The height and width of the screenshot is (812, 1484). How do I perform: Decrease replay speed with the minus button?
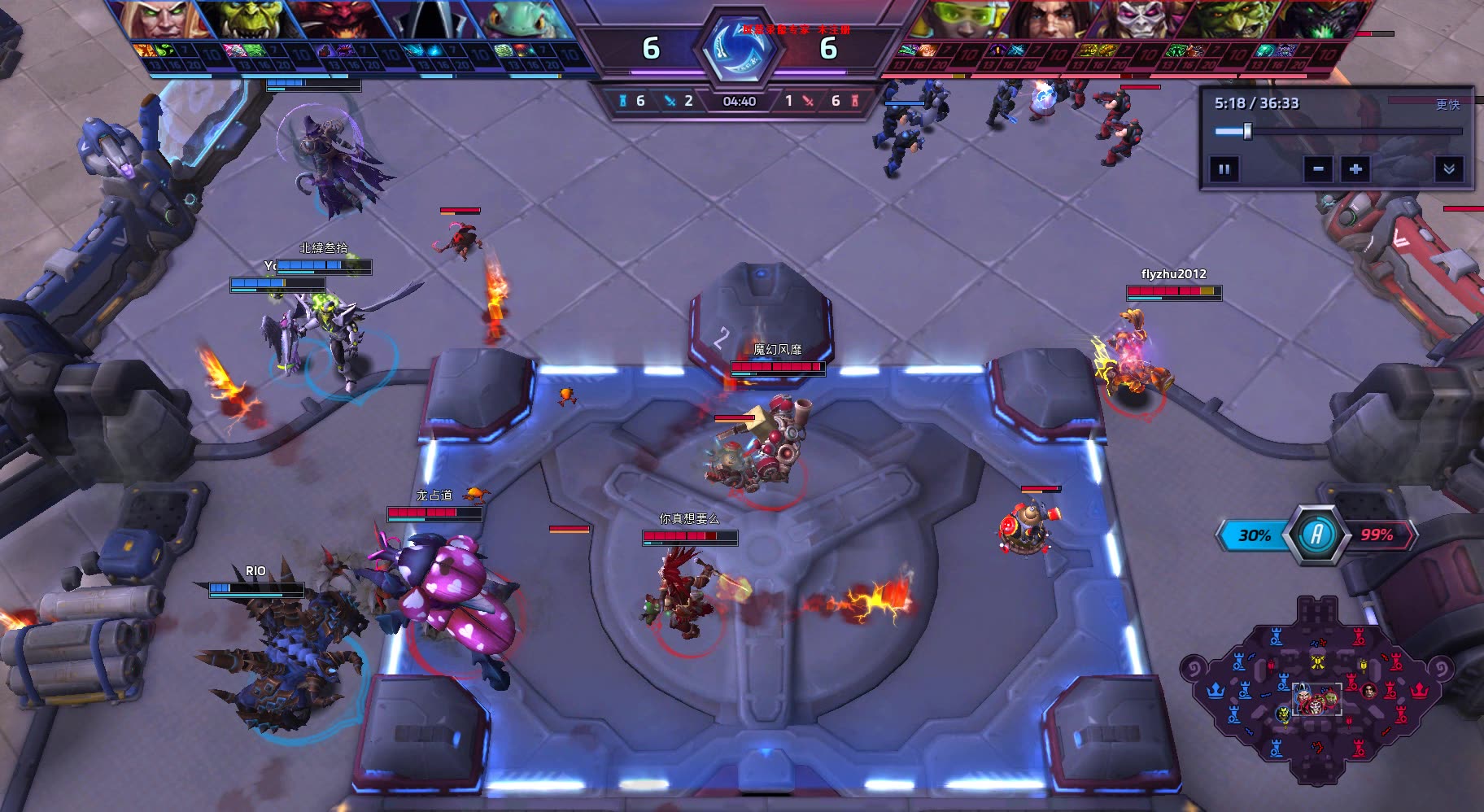point(1318,169)
